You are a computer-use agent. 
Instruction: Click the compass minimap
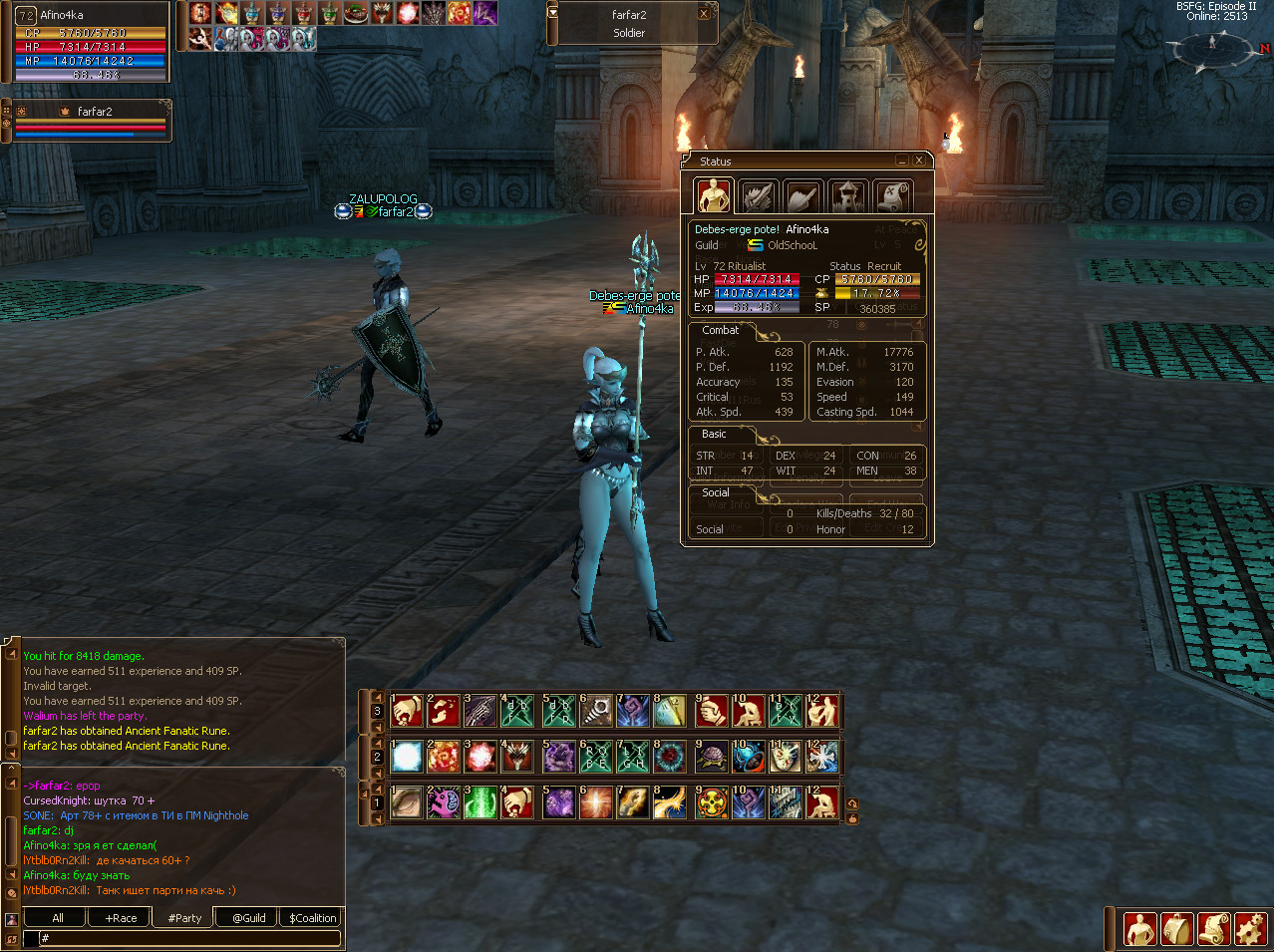(1214, 47)
